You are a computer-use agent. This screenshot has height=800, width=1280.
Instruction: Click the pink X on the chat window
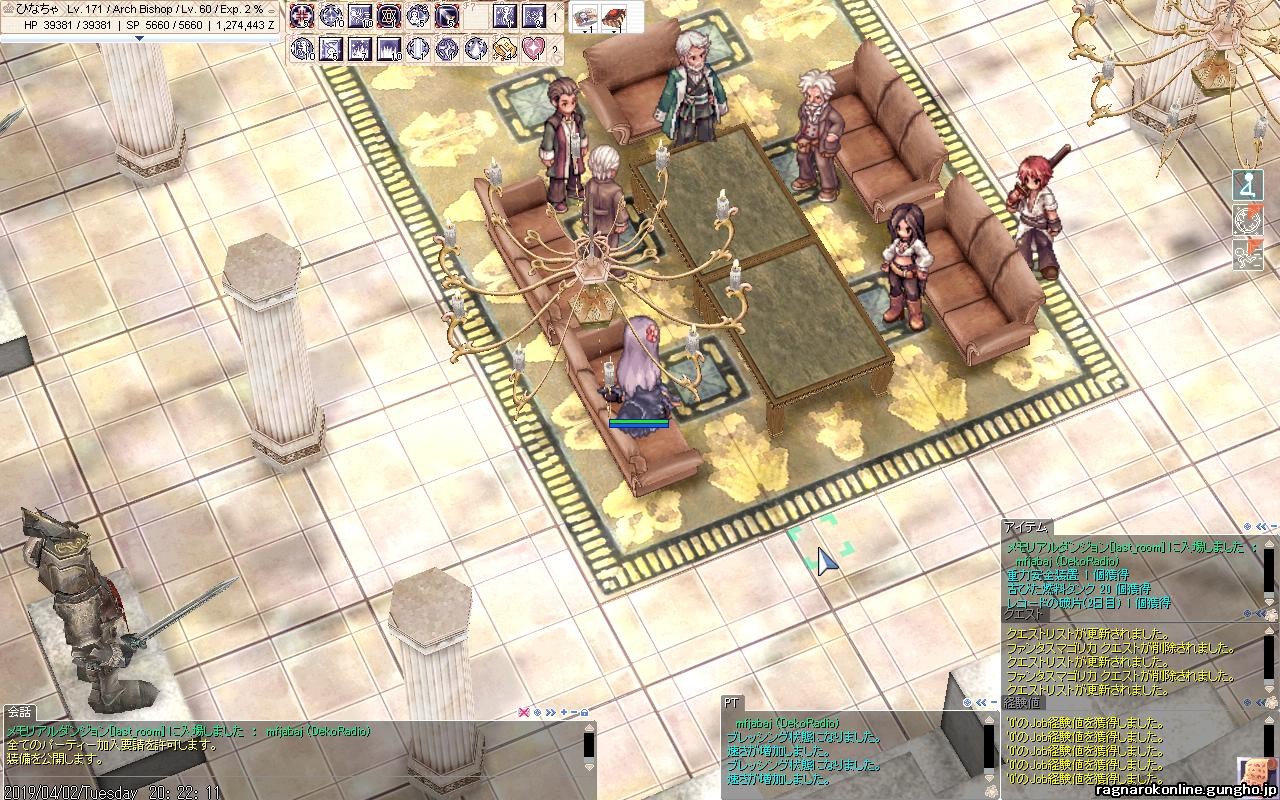point(522,712)
